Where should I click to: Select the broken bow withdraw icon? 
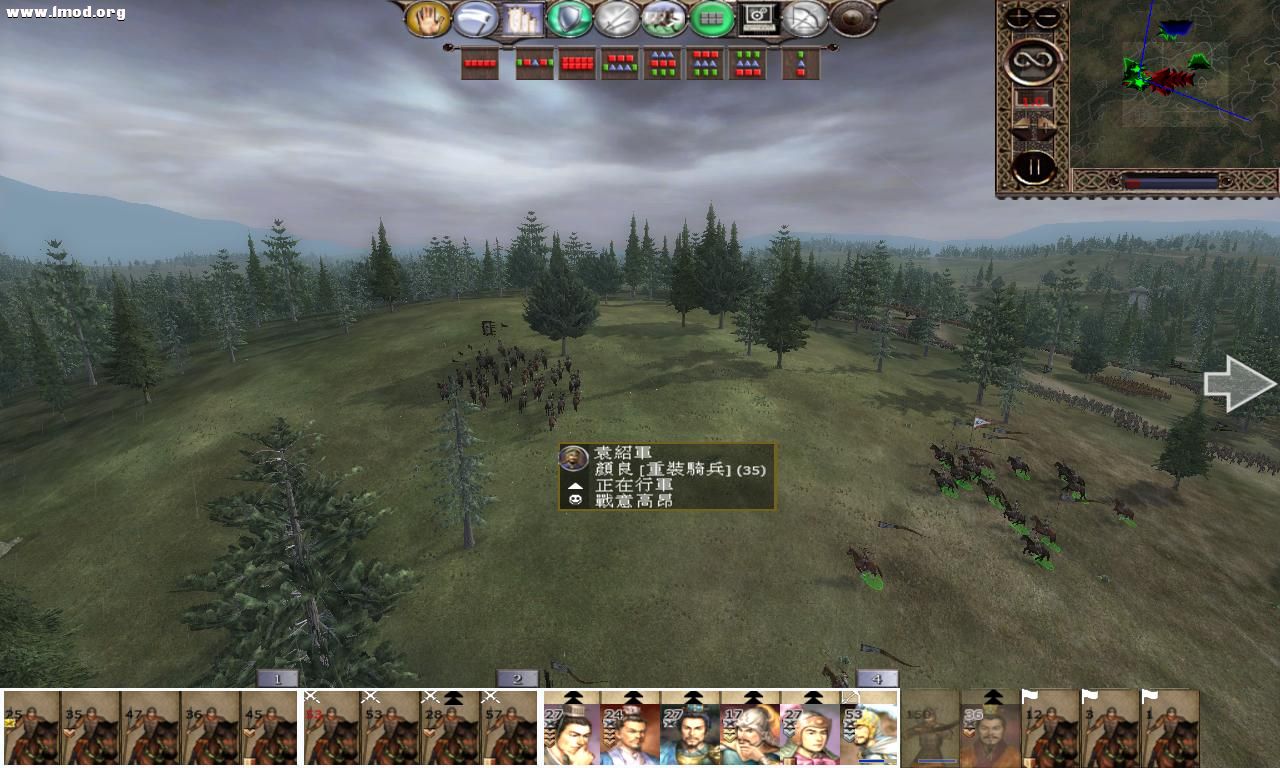(x=806, y=20)
